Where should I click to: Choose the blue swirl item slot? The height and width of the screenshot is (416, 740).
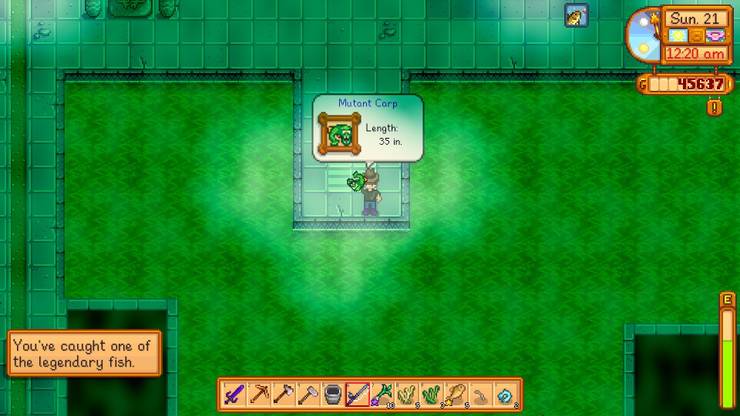[x=505, y=394]
